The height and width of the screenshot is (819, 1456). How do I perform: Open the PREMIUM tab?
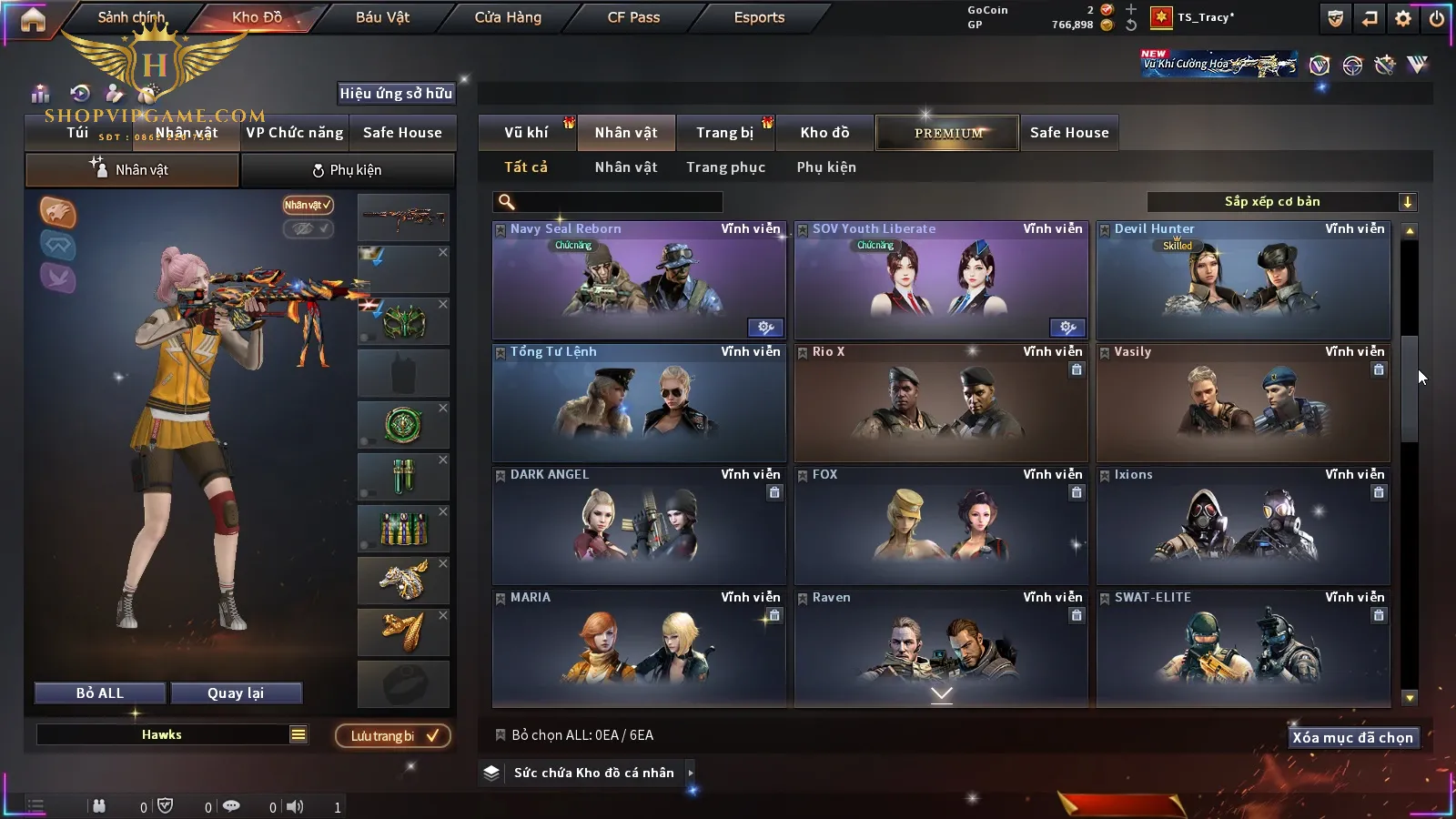[947, 133]
